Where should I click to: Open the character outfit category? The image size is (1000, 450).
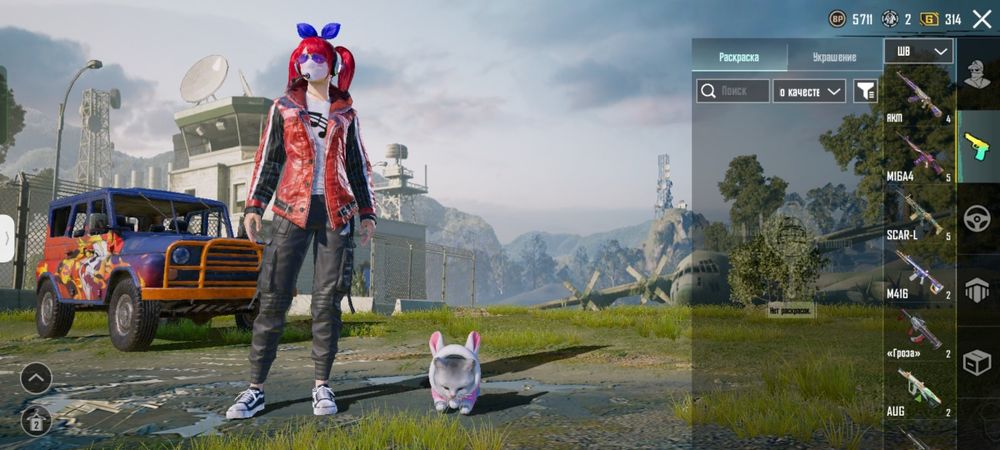[x=978, y=75]
